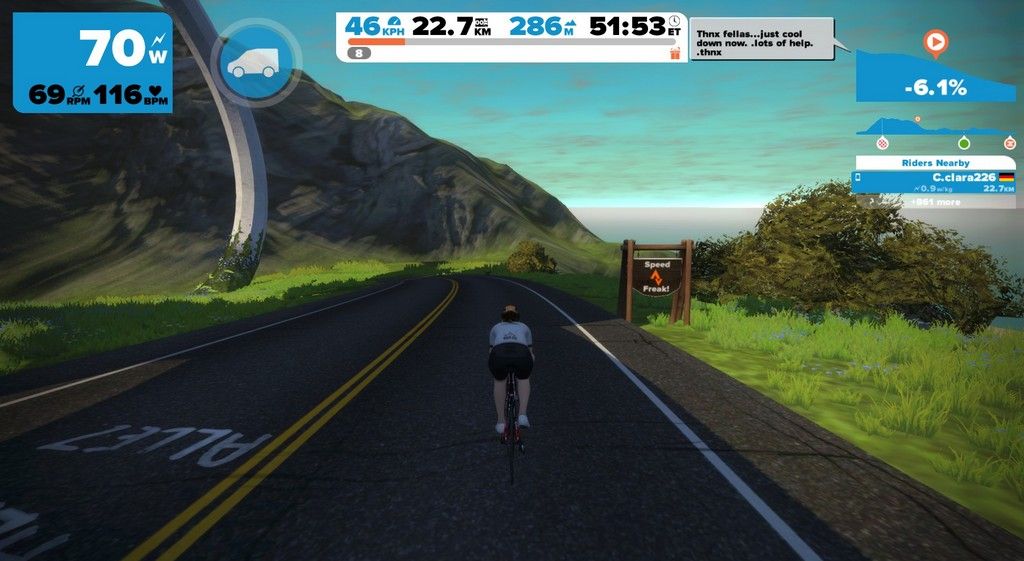Click the orange gift box icon
Viewport: 1024px width, 561px height.
pos(674,53)
